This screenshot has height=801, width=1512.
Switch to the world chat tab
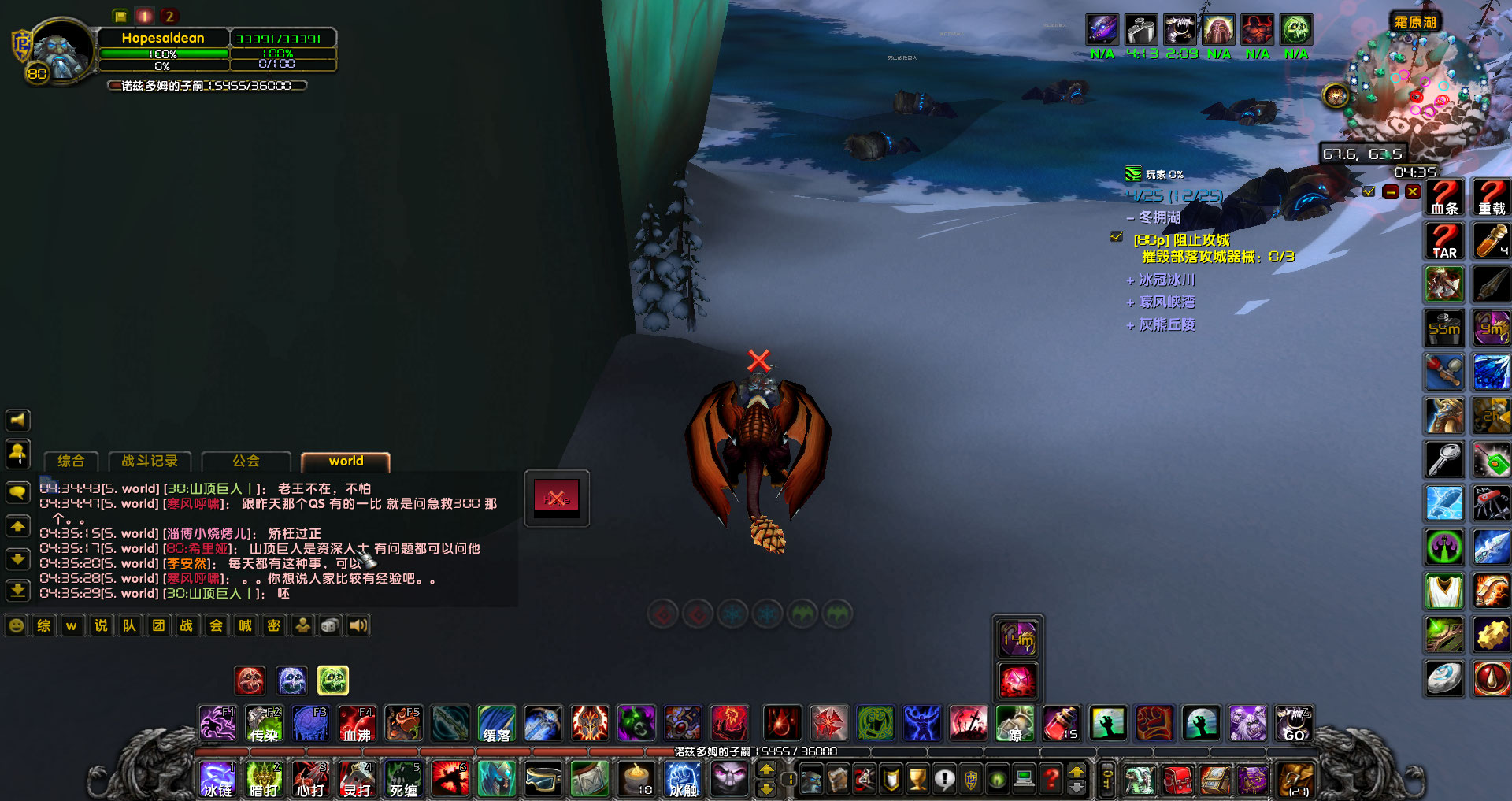pos(343,461)
